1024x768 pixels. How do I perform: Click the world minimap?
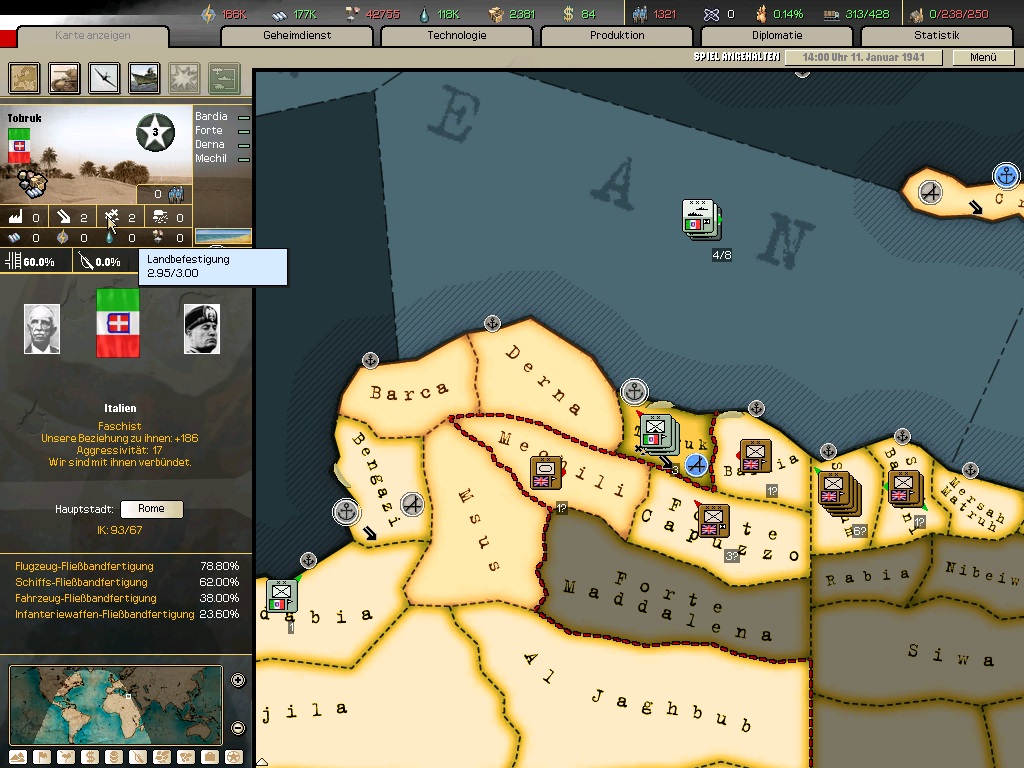pyautogui.click(x=115, y=704)
